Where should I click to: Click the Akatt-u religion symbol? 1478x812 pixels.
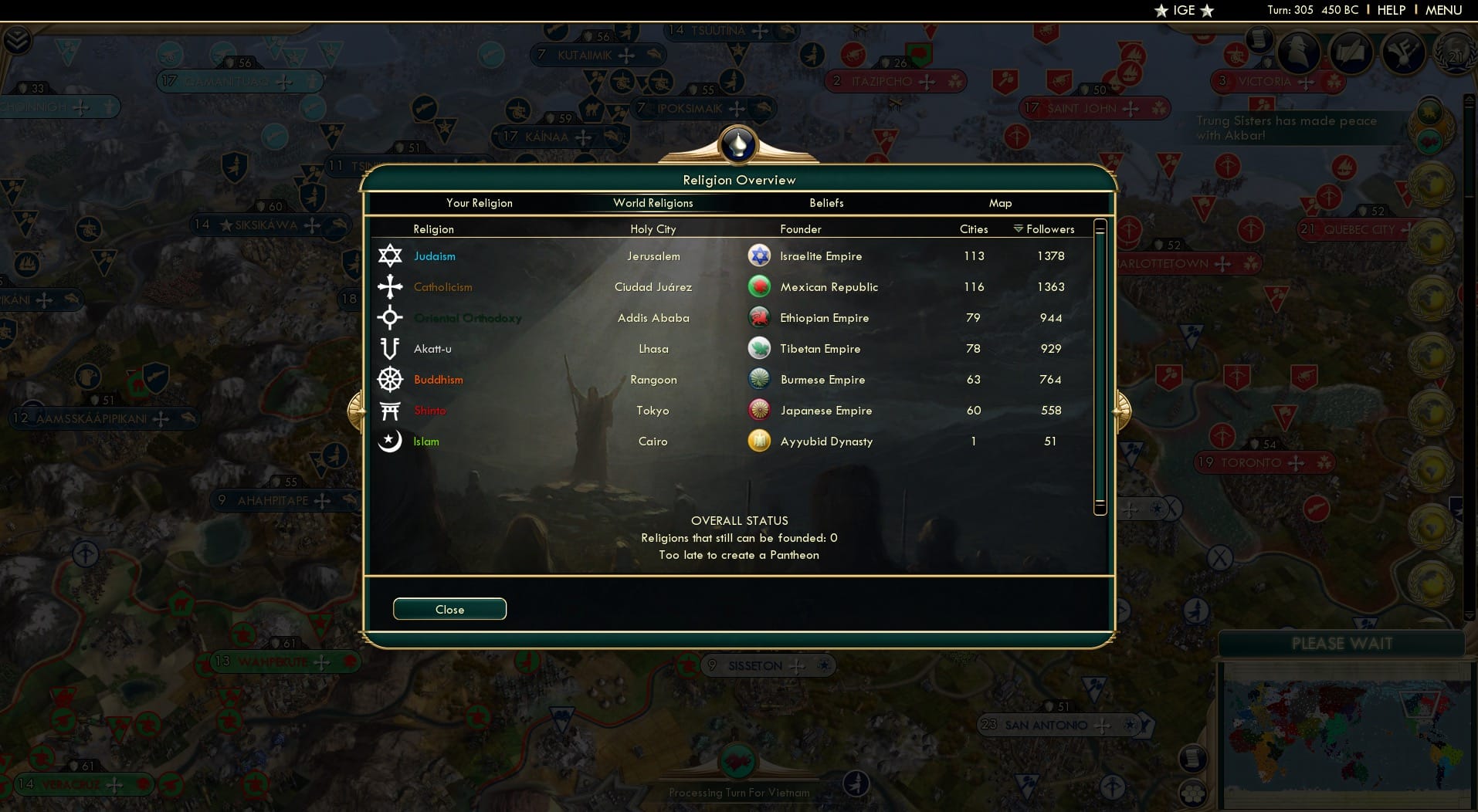click(390, 348)
